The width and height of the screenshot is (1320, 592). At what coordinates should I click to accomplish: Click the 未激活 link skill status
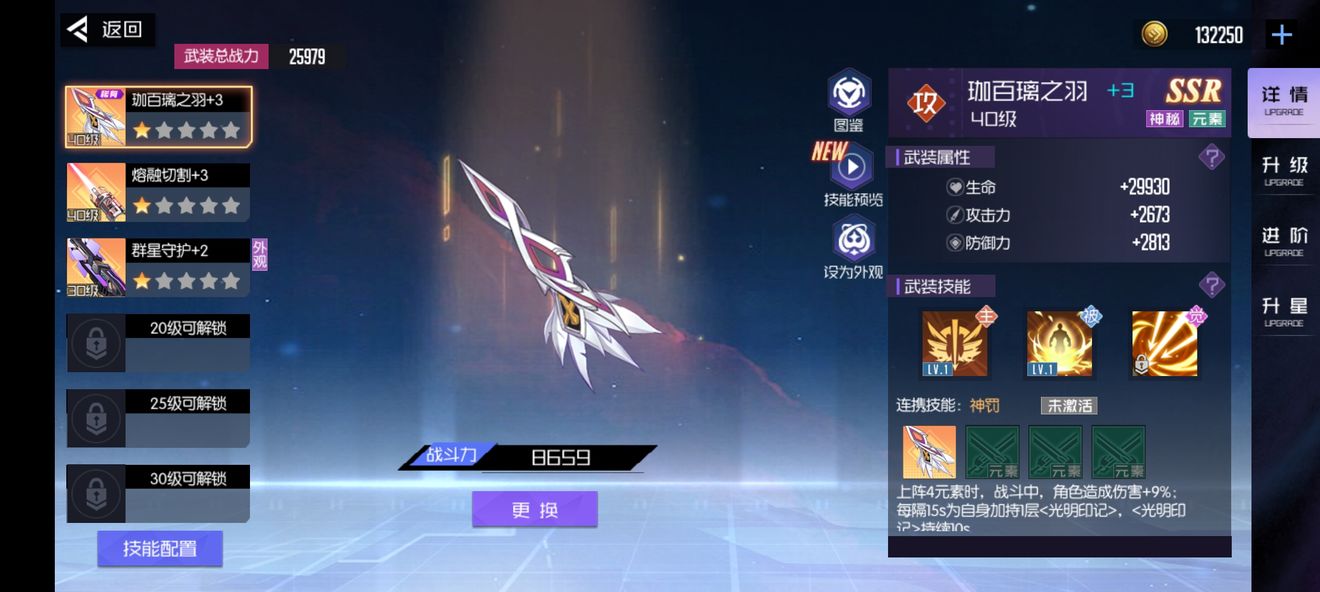click(1068, 406)
